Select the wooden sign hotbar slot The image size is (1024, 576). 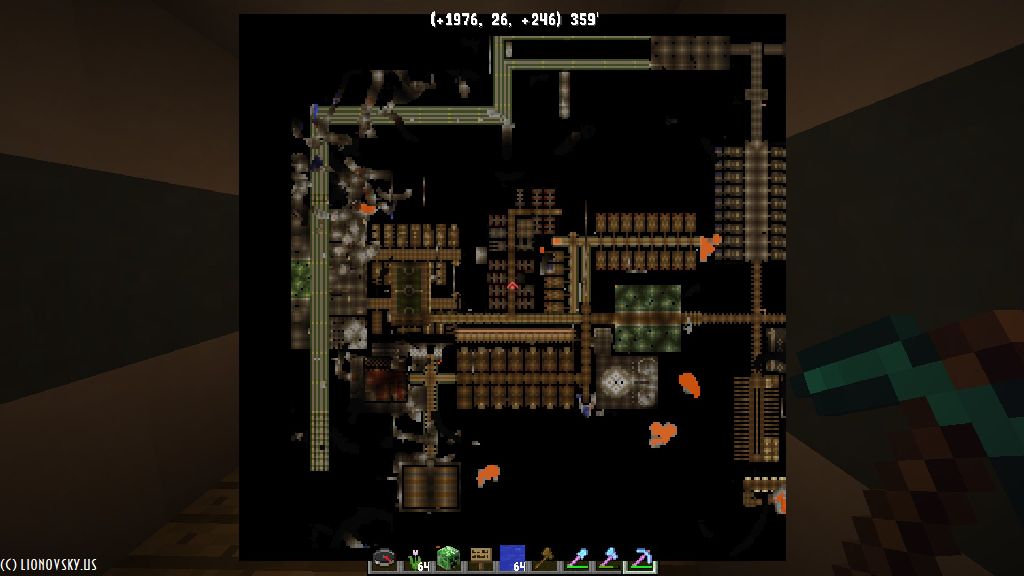tap(481, 558)
